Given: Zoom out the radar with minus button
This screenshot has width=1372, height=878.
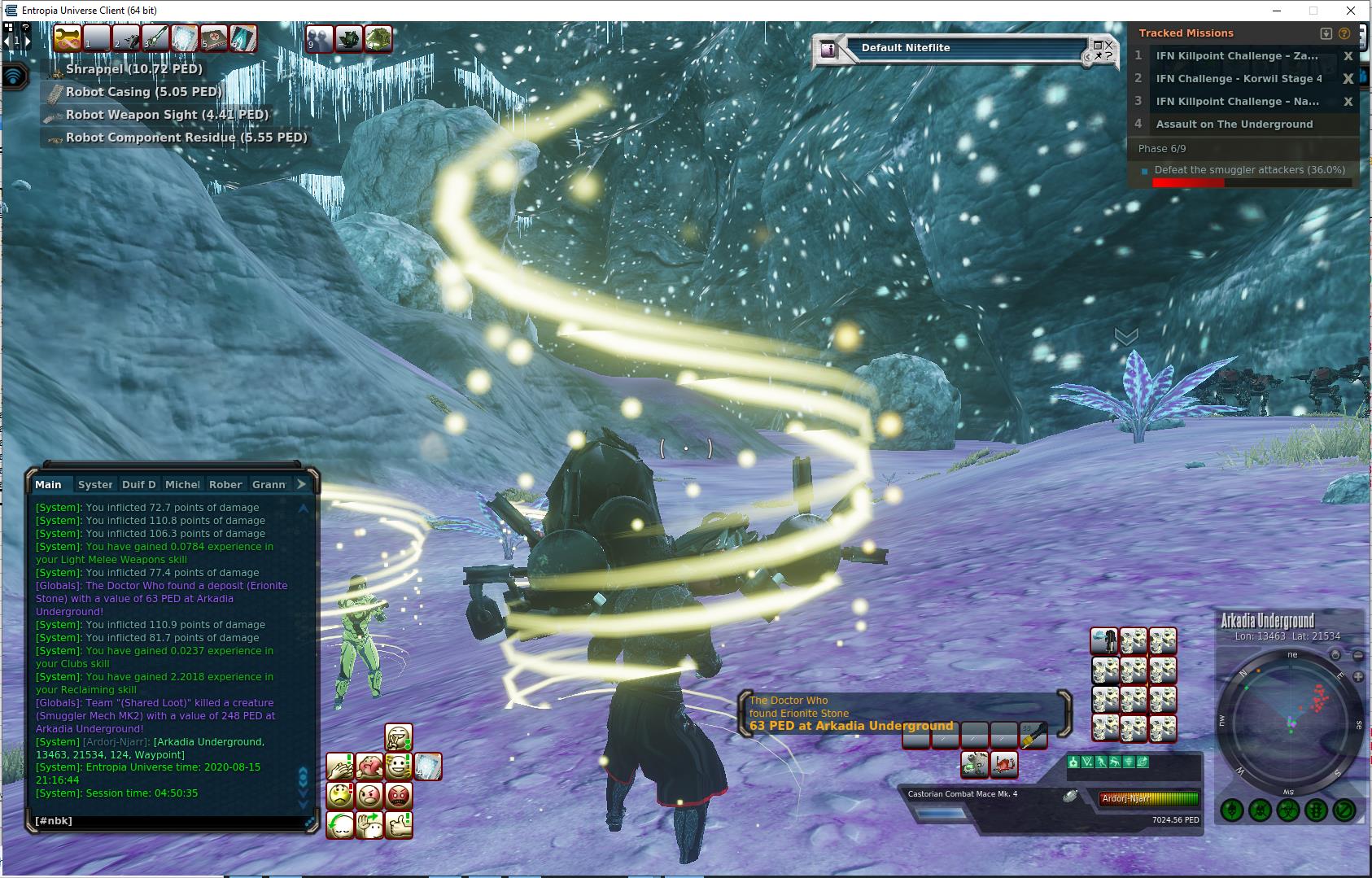Looking at the screenshot, I should point(1357,655).
